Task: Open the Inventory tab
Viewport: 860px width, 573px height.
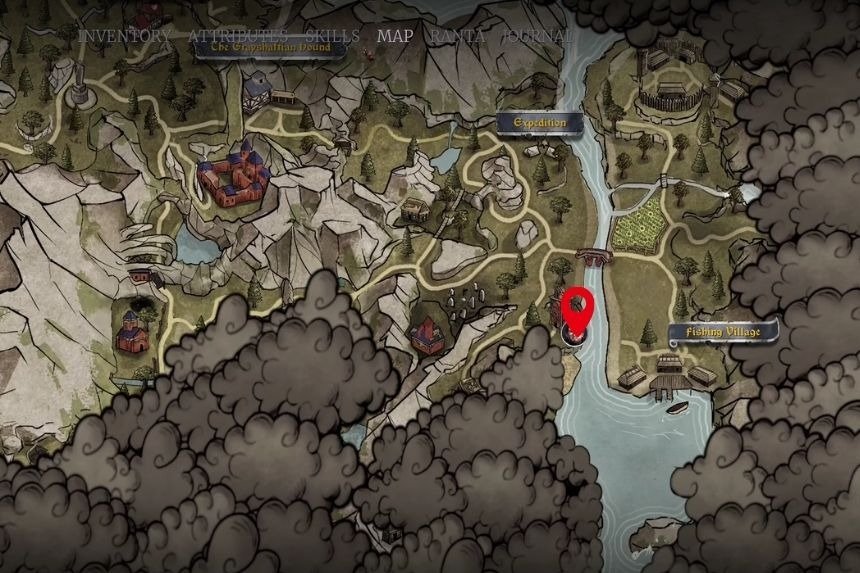Action: [124, 36]
